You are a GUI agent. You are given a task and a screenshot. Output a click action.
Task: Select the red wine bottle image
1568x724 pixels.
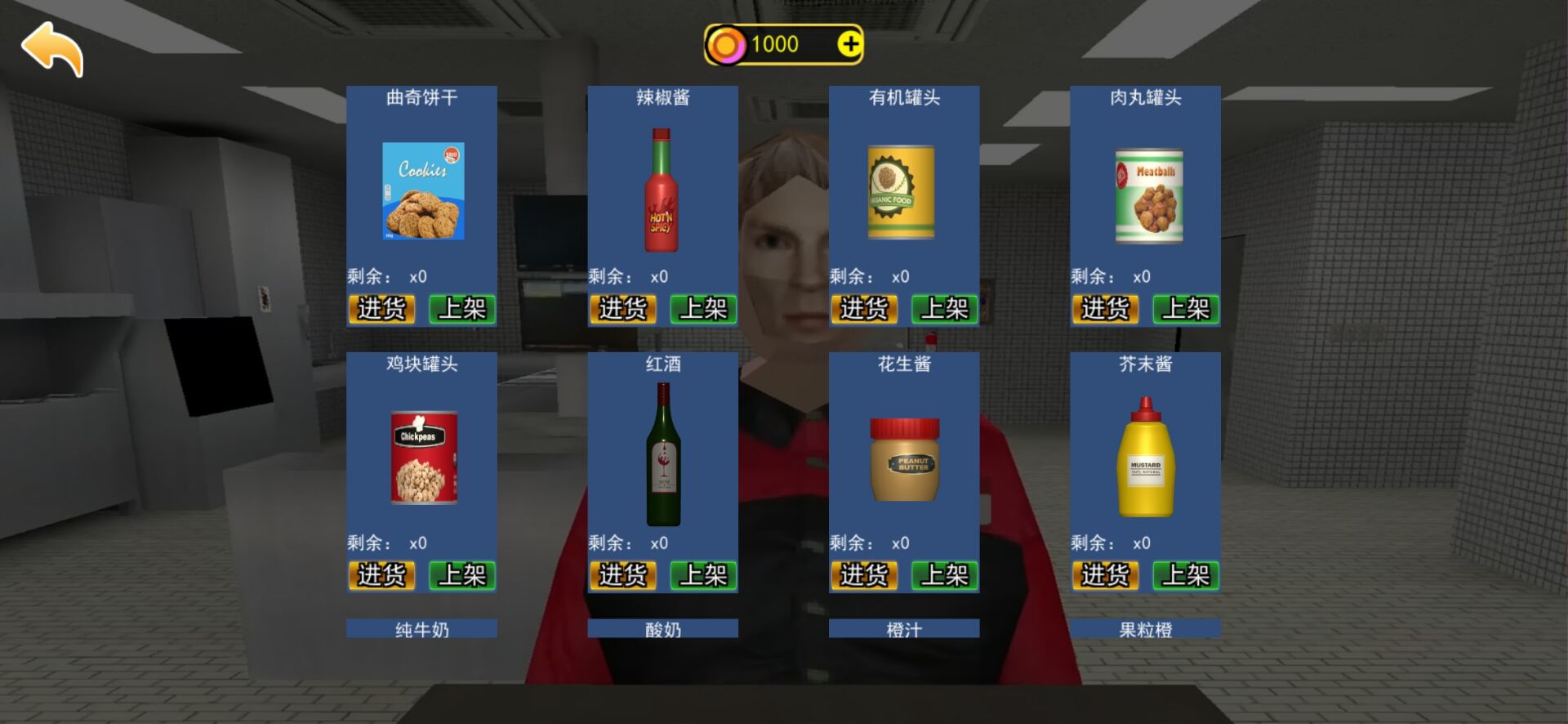point(663,454)
